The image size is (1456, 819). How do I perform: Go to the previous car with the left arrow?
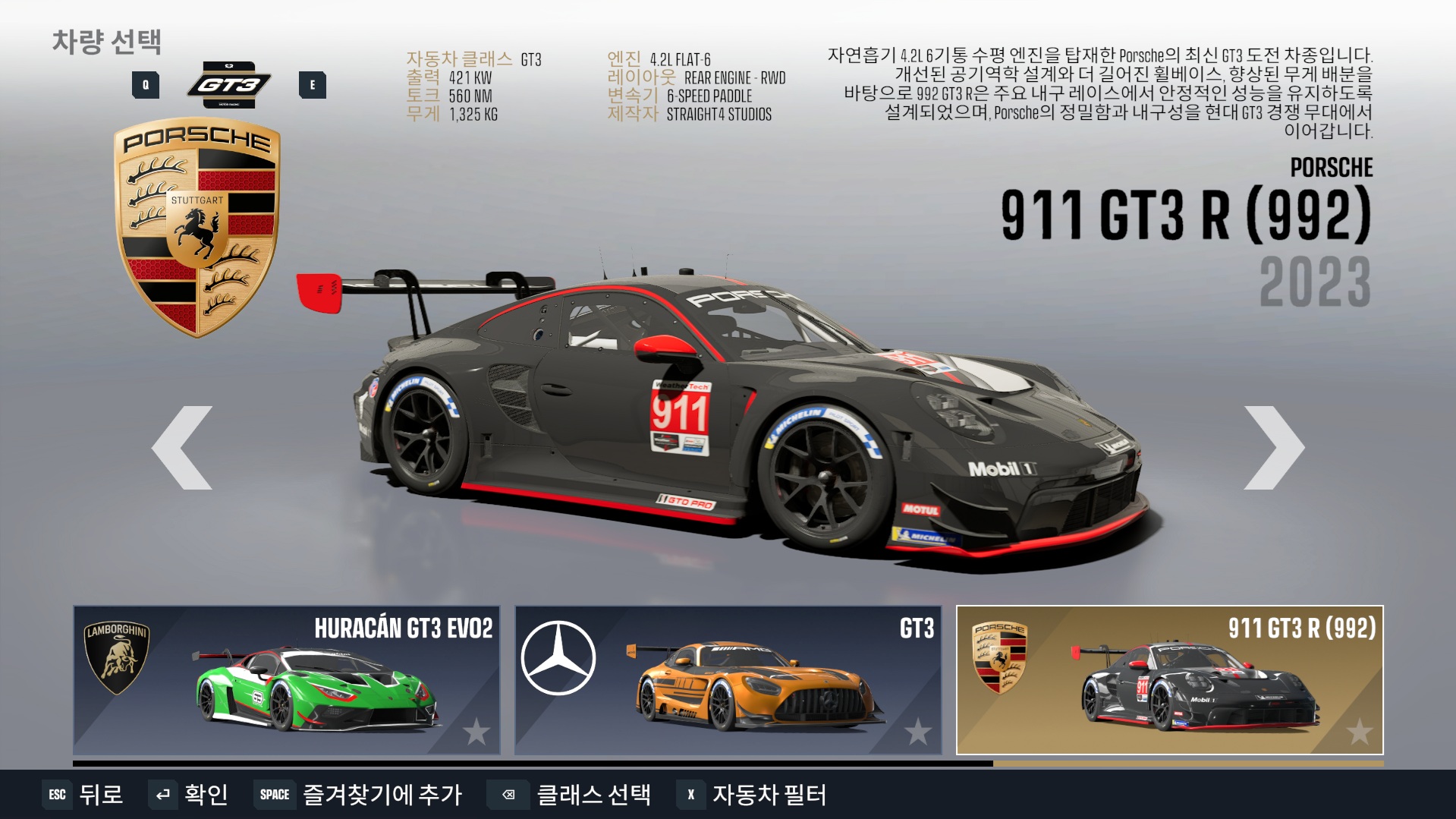(x=182, y=448)
